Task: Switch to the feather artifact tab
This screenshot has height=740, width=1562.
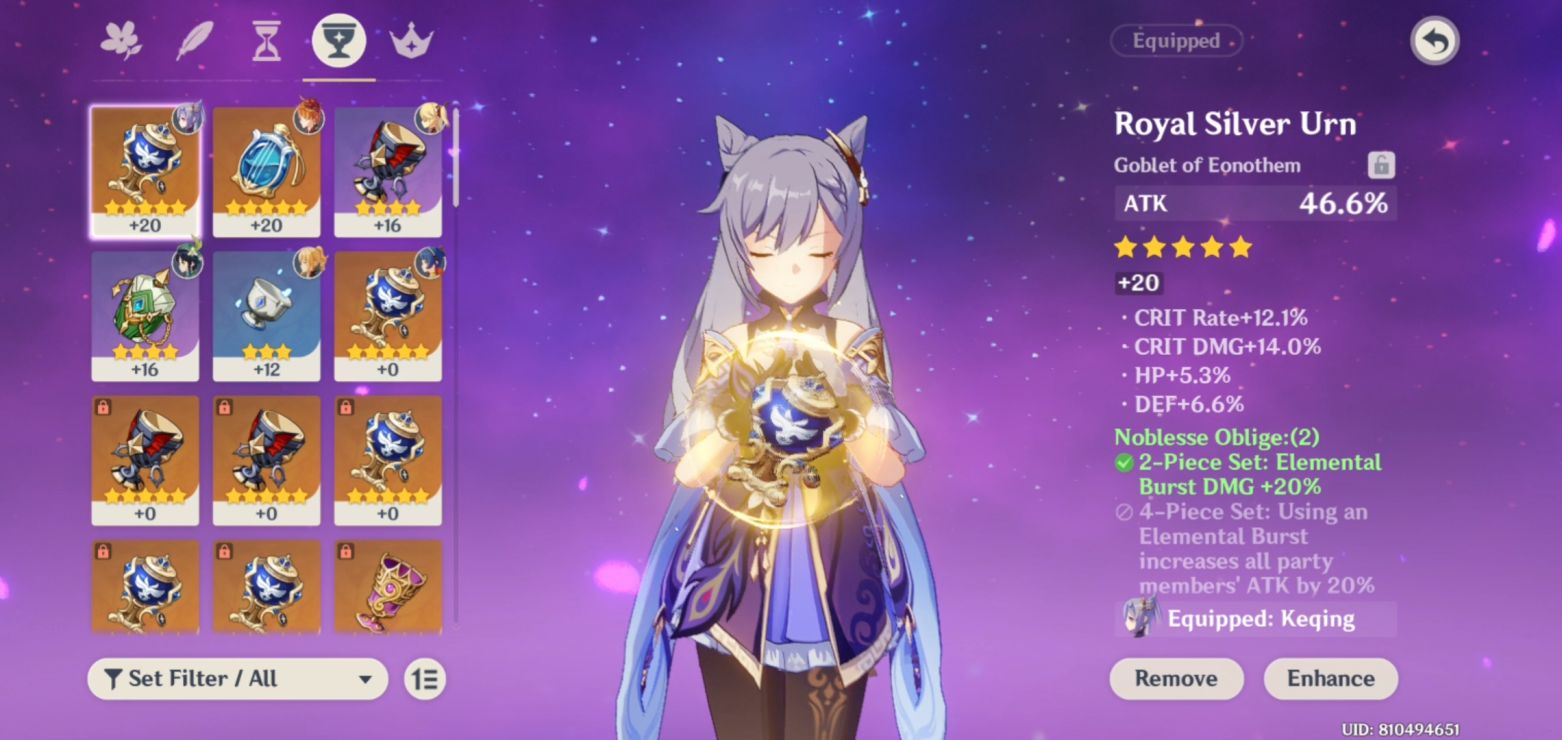Action: pos(194,42)
